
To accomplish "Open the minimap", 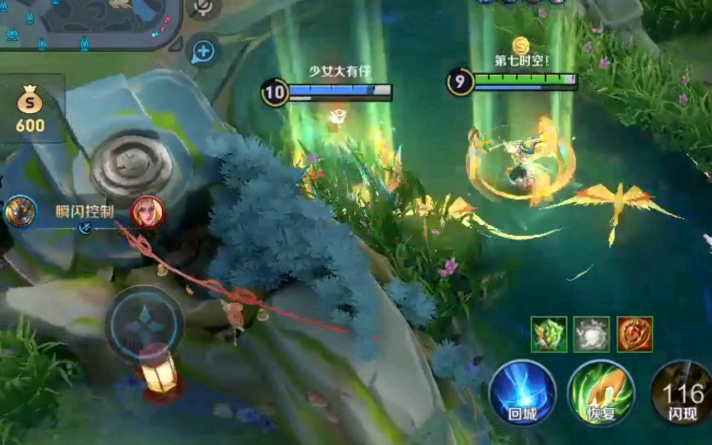I will (90, 22).
